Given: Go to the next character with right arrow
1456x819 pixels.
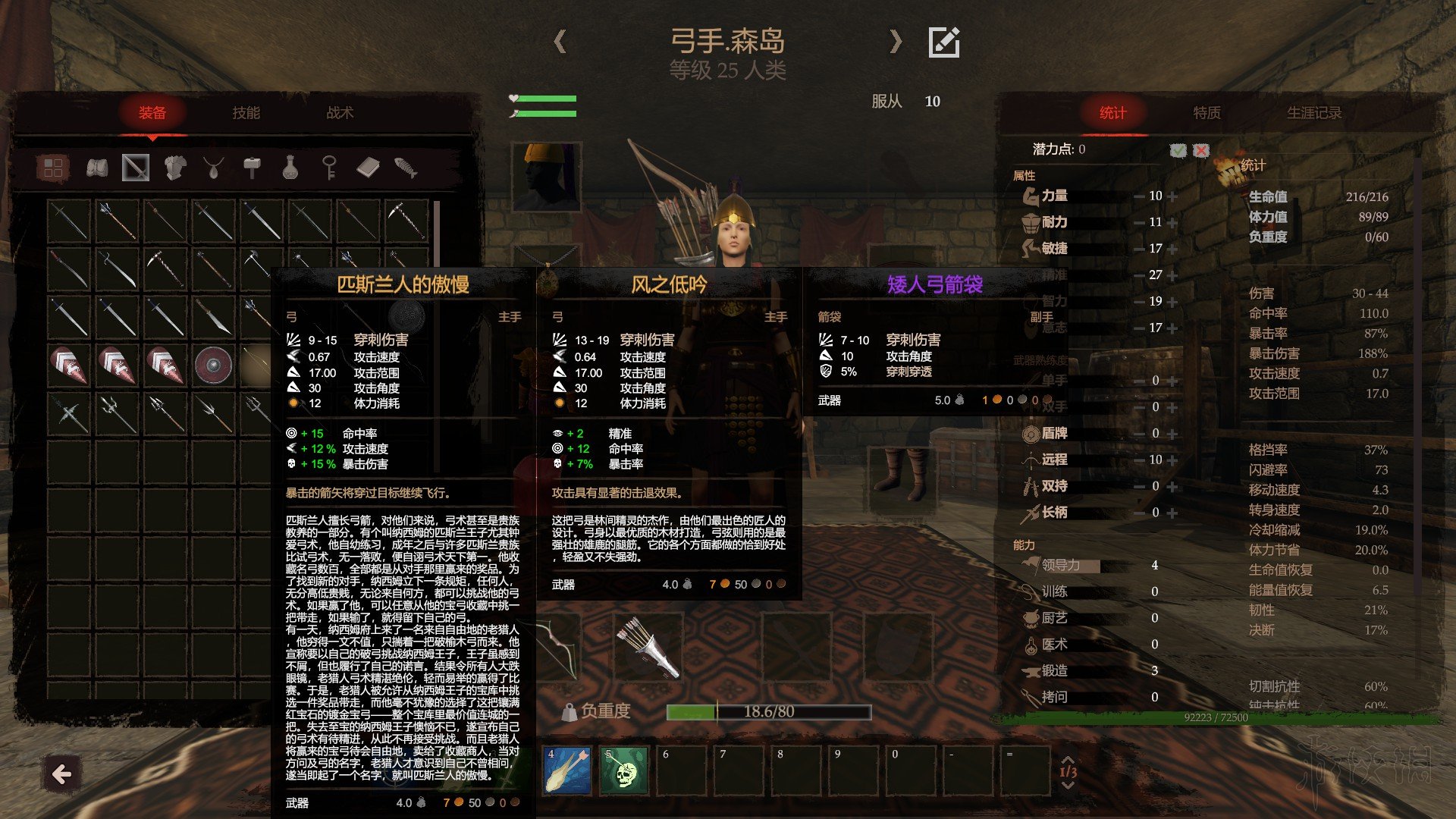Looking at the screenshot, I should [896, 41].
